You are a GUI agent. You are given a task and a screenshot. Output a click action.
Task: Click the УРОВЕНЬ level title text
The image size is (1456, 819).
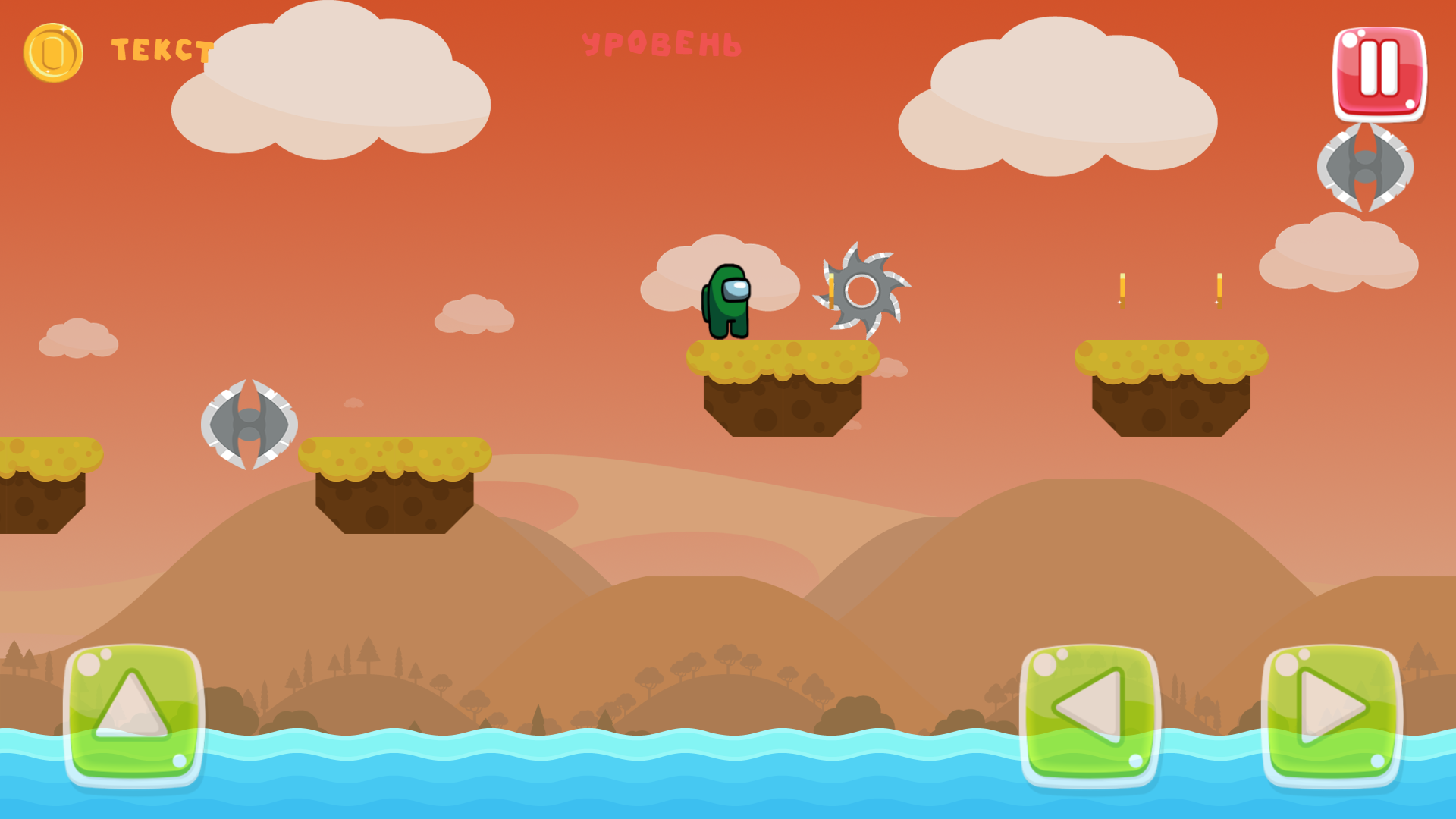click(662, 43)
